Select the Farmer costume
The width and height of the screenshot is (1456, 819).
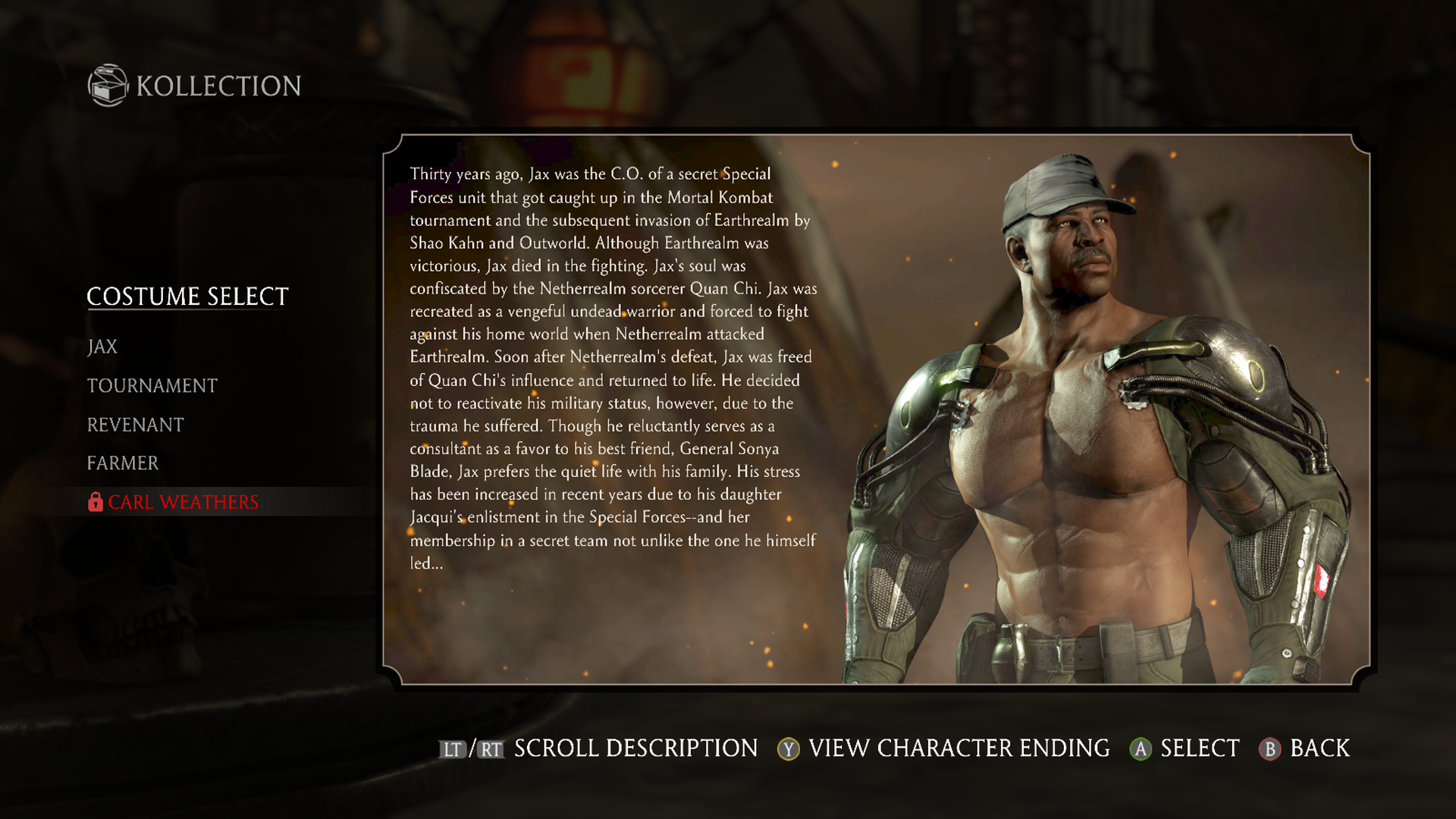(123, 463)
